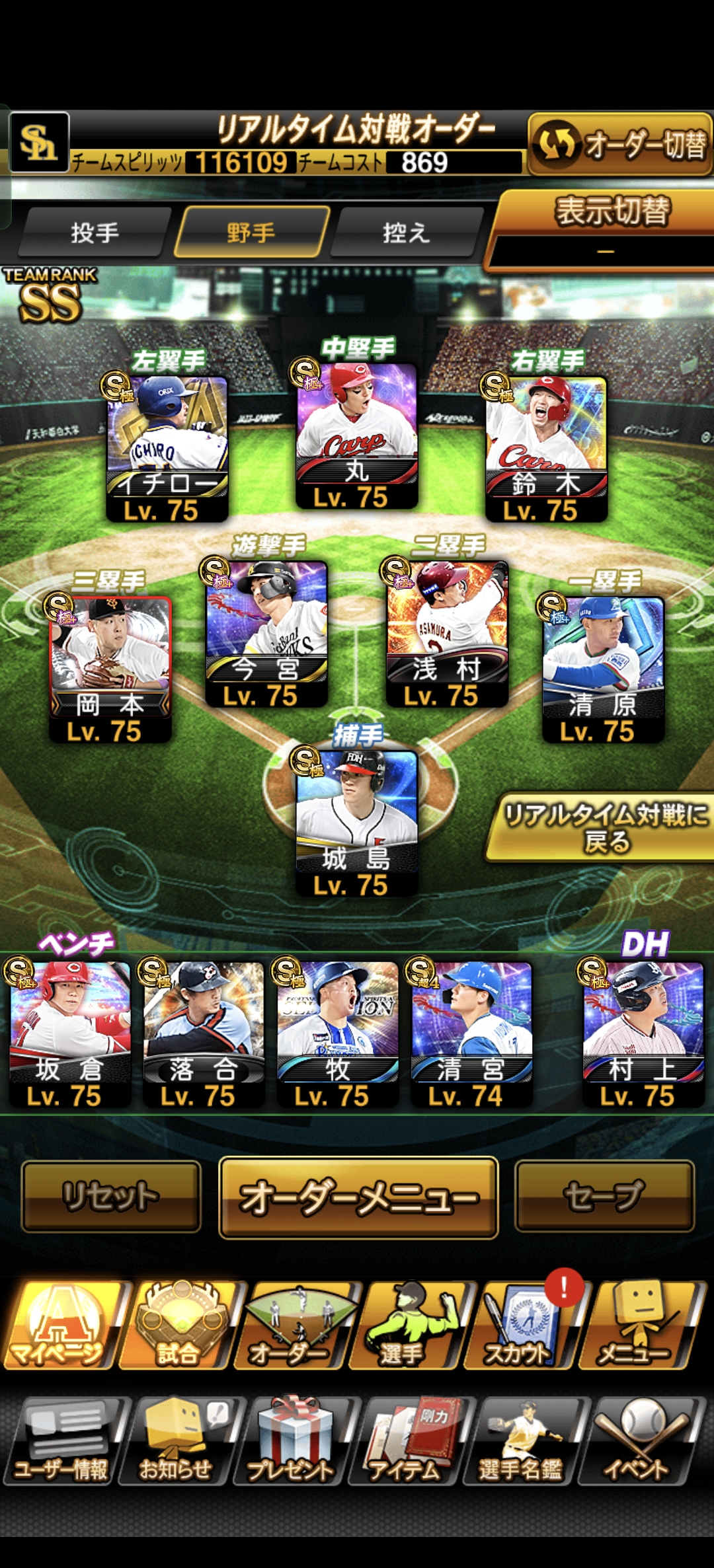Screen dimensions: 714x1568
Task: Select 落合 on the bench
Action: coord(203,1032)
